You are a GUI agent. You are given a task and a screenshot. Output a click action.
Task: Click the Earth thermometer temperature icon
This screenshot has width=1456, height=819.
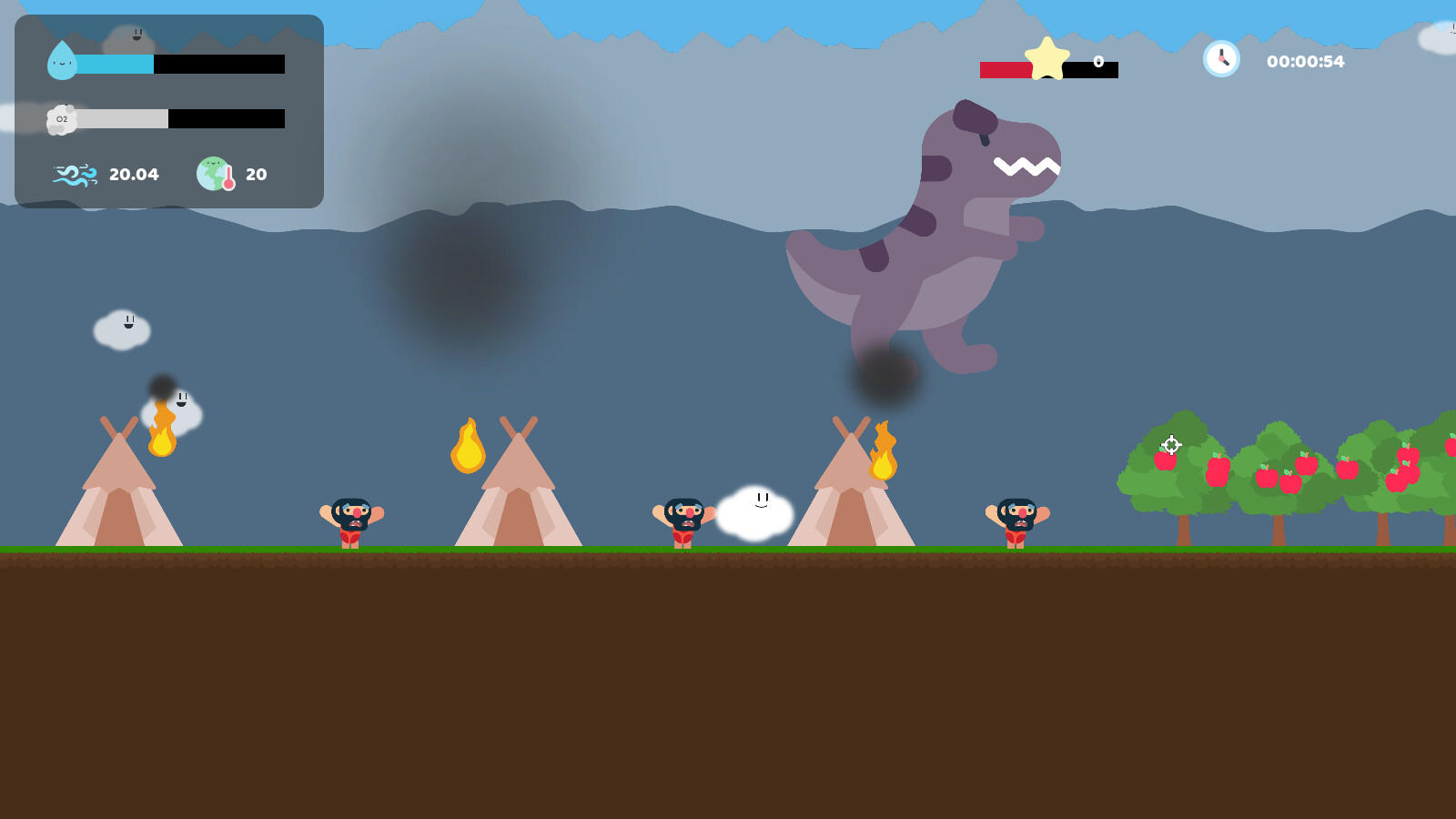pos(216,173)
